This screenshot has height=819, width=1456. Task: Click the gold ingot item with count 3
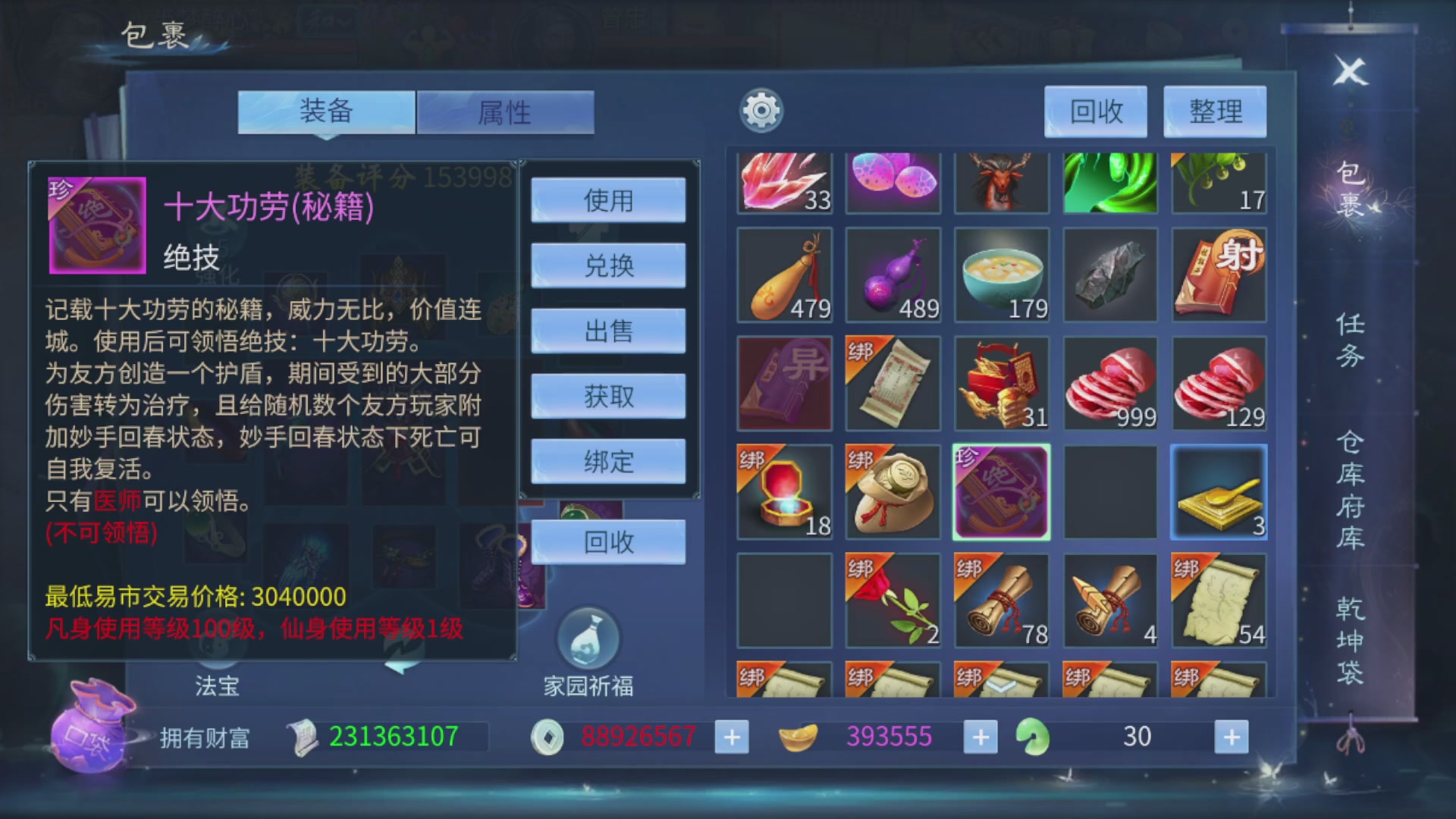tap(1218, 492)
